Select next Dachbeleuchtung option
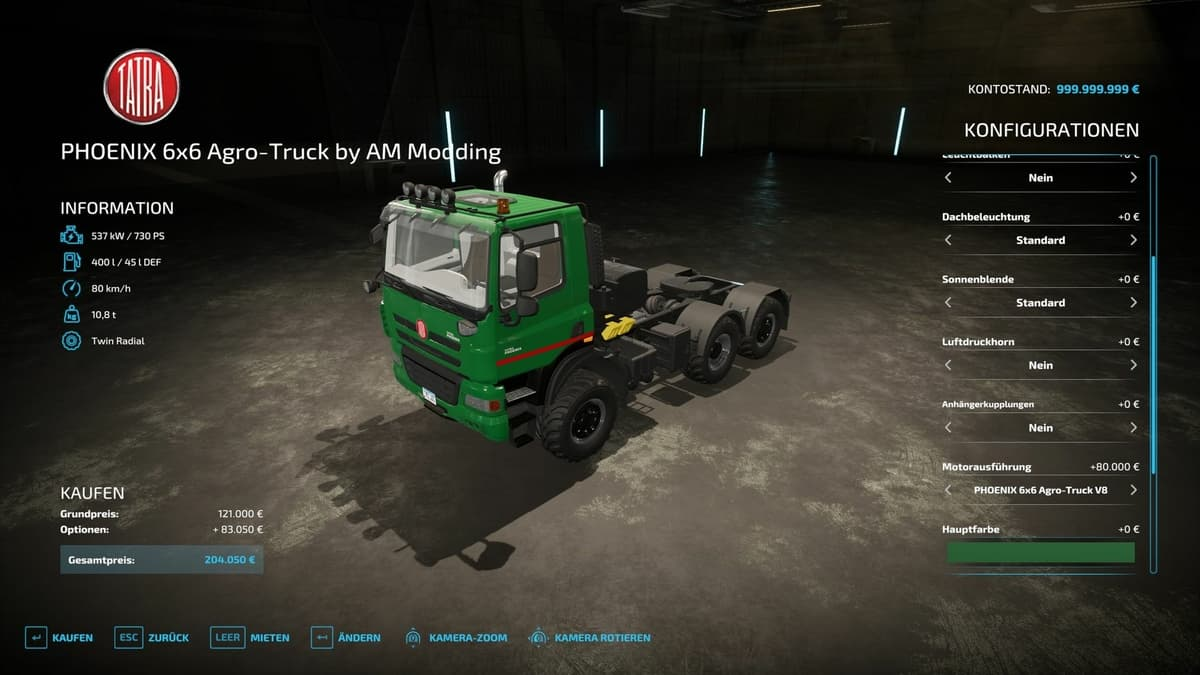 [x=1133, y=240]
